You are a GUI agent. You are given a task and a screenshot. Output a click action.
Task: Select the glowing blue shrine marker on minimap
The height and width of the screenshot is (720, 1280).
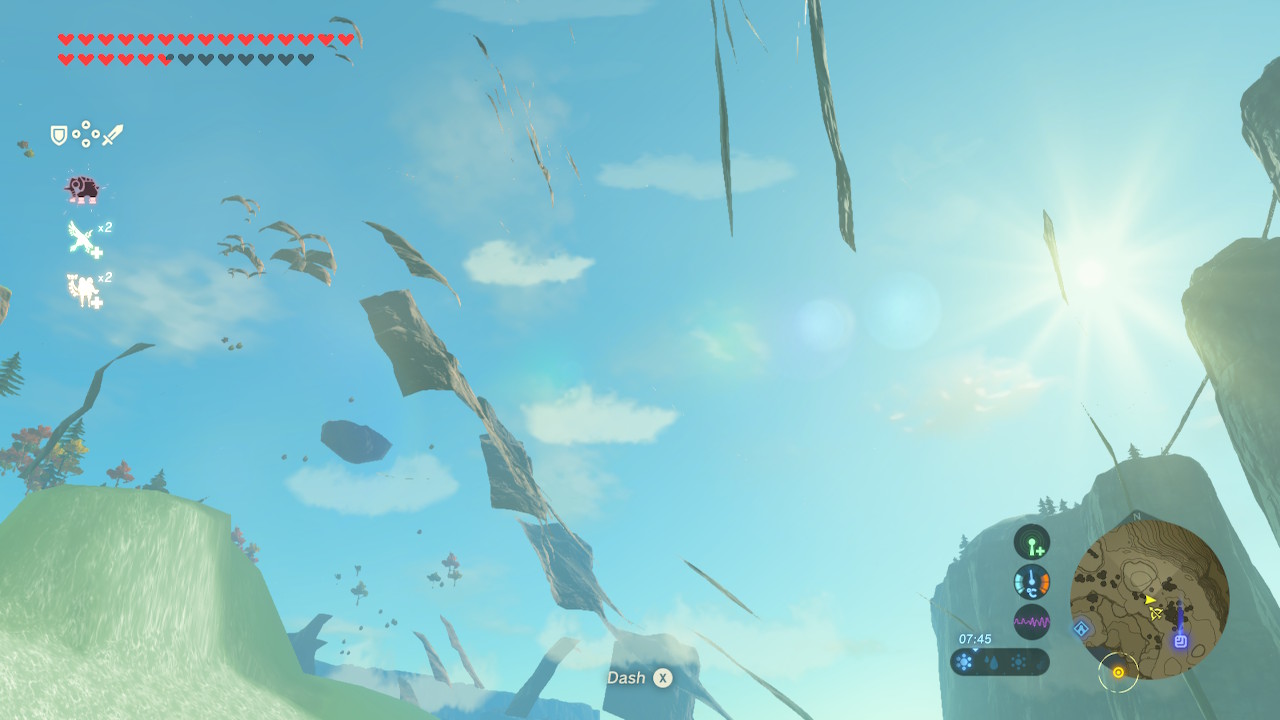1180,641
